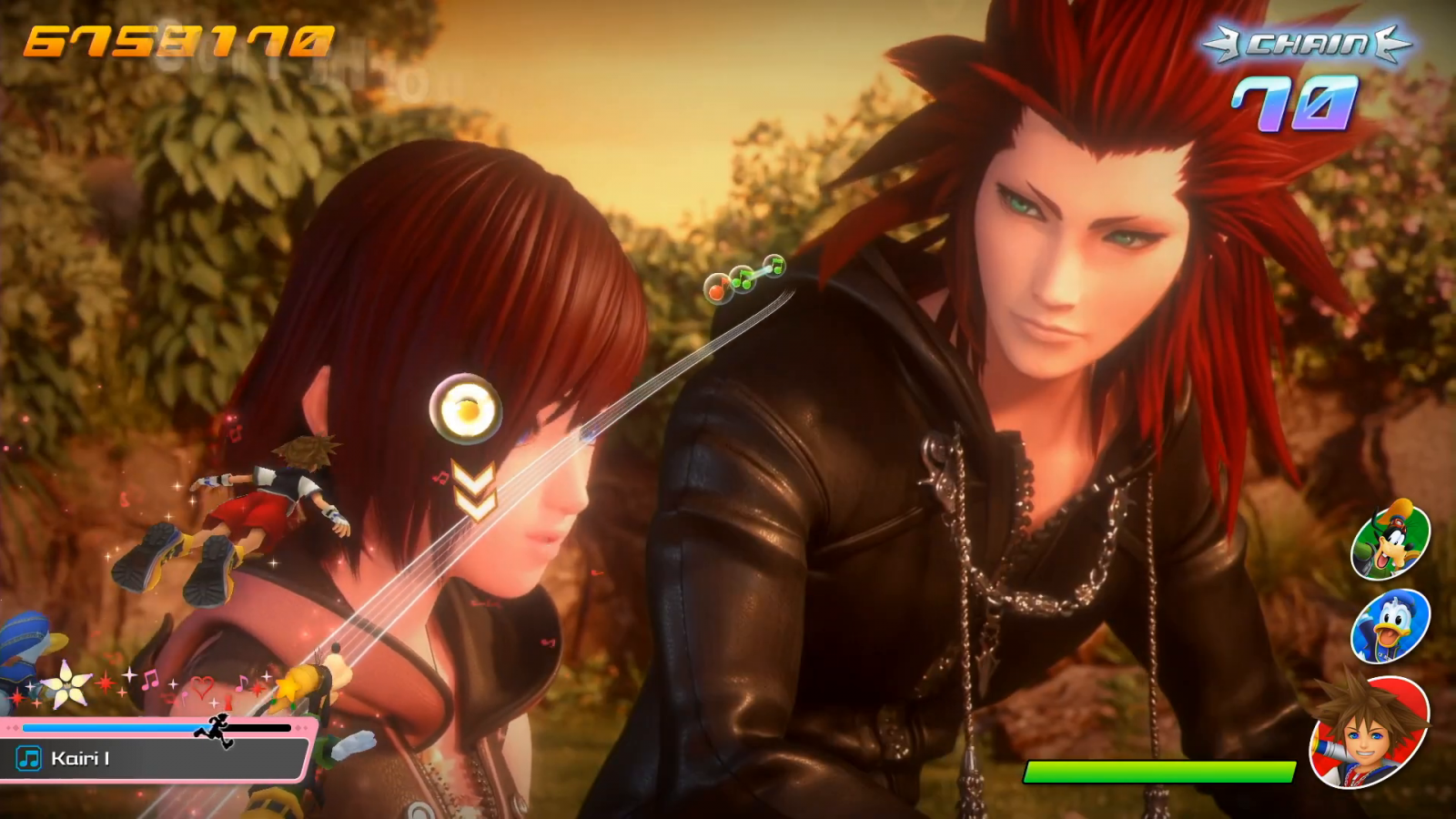The width and height of the screenshot is (1456, 819).
Task: Hit the gold circular rhythm note
Action: [466, 409]
